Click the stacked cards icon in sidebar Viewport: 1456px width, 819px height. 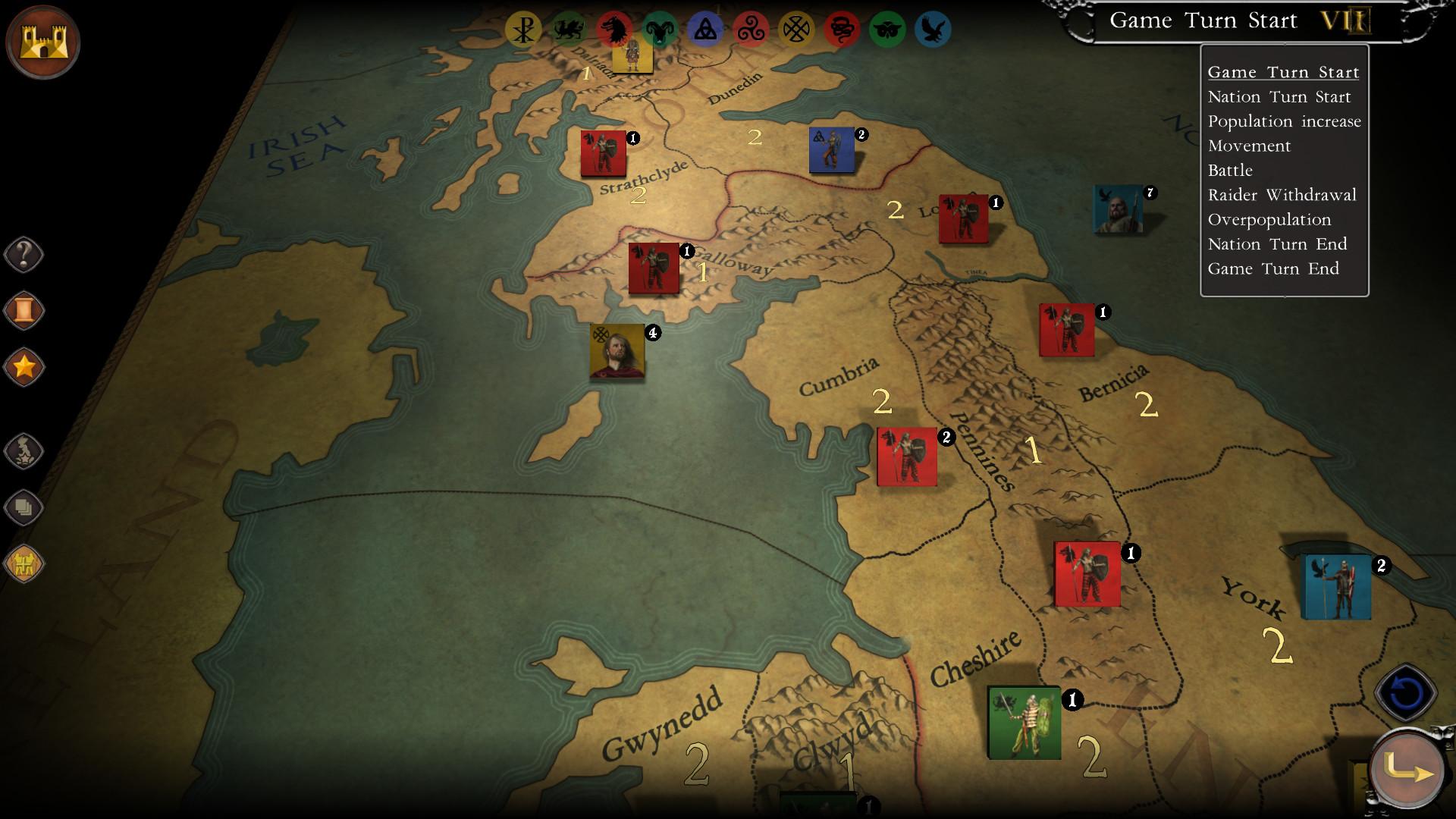(x=24, y=507)
